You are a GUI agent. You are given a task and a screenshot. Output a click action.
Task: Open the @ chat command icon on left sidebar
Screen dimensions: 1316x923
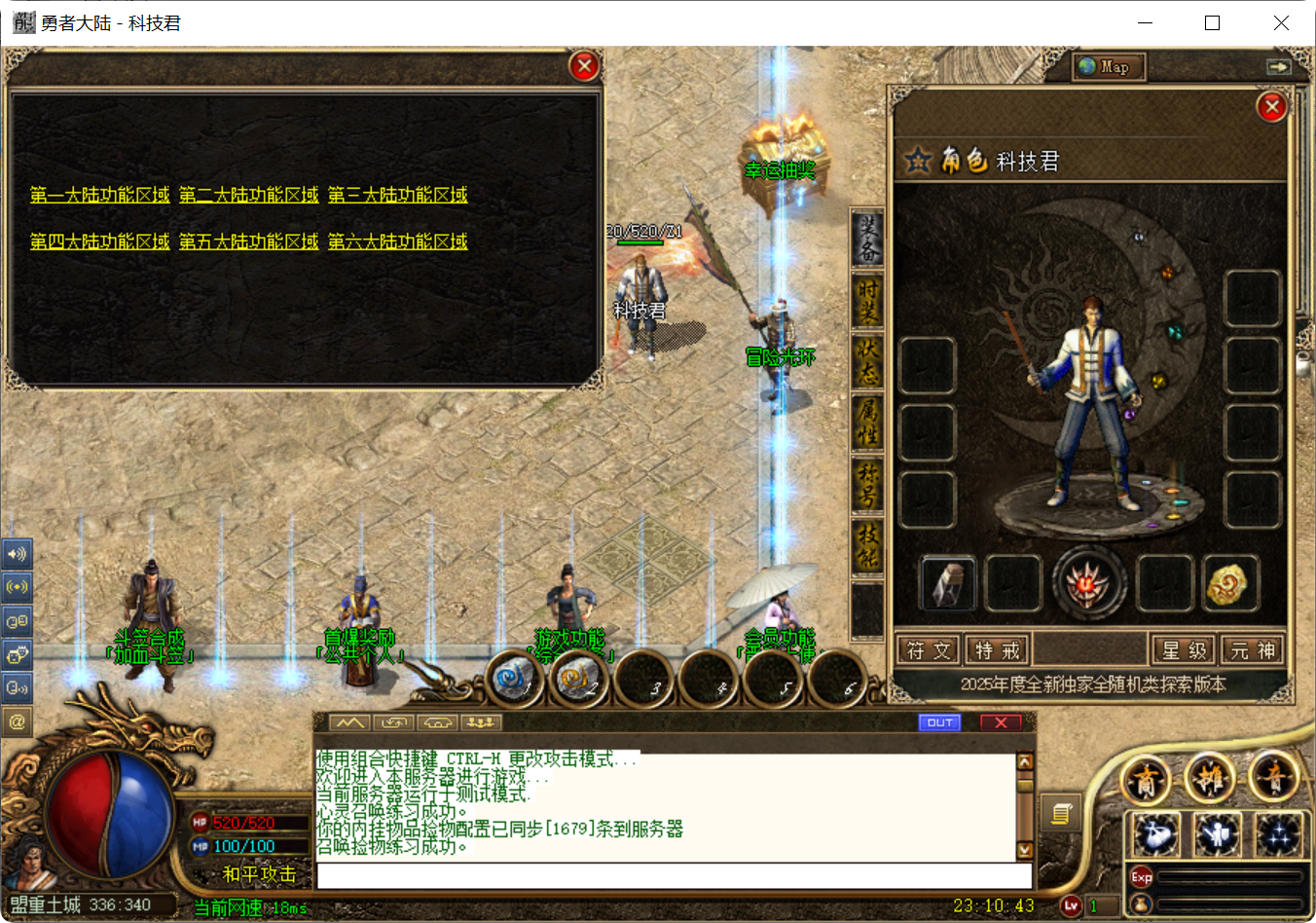[17, 721]
